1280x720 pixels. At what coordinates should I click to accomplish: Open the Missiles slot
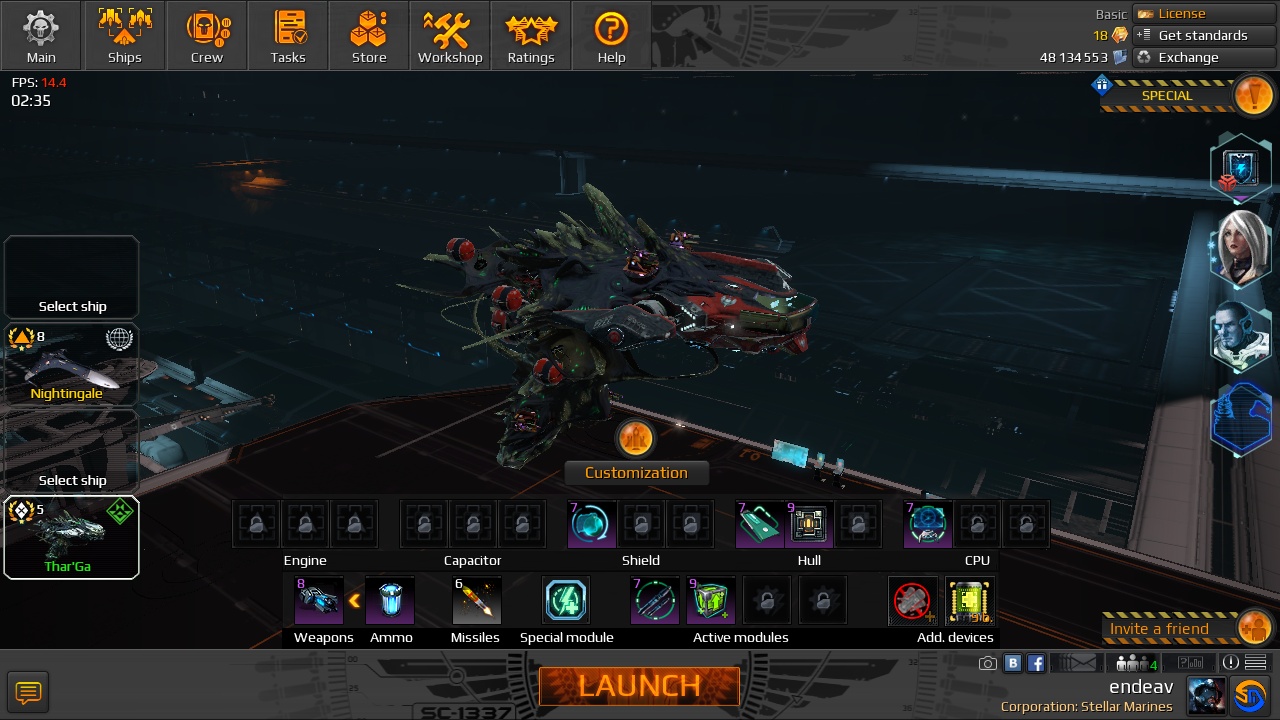(476, 600)
